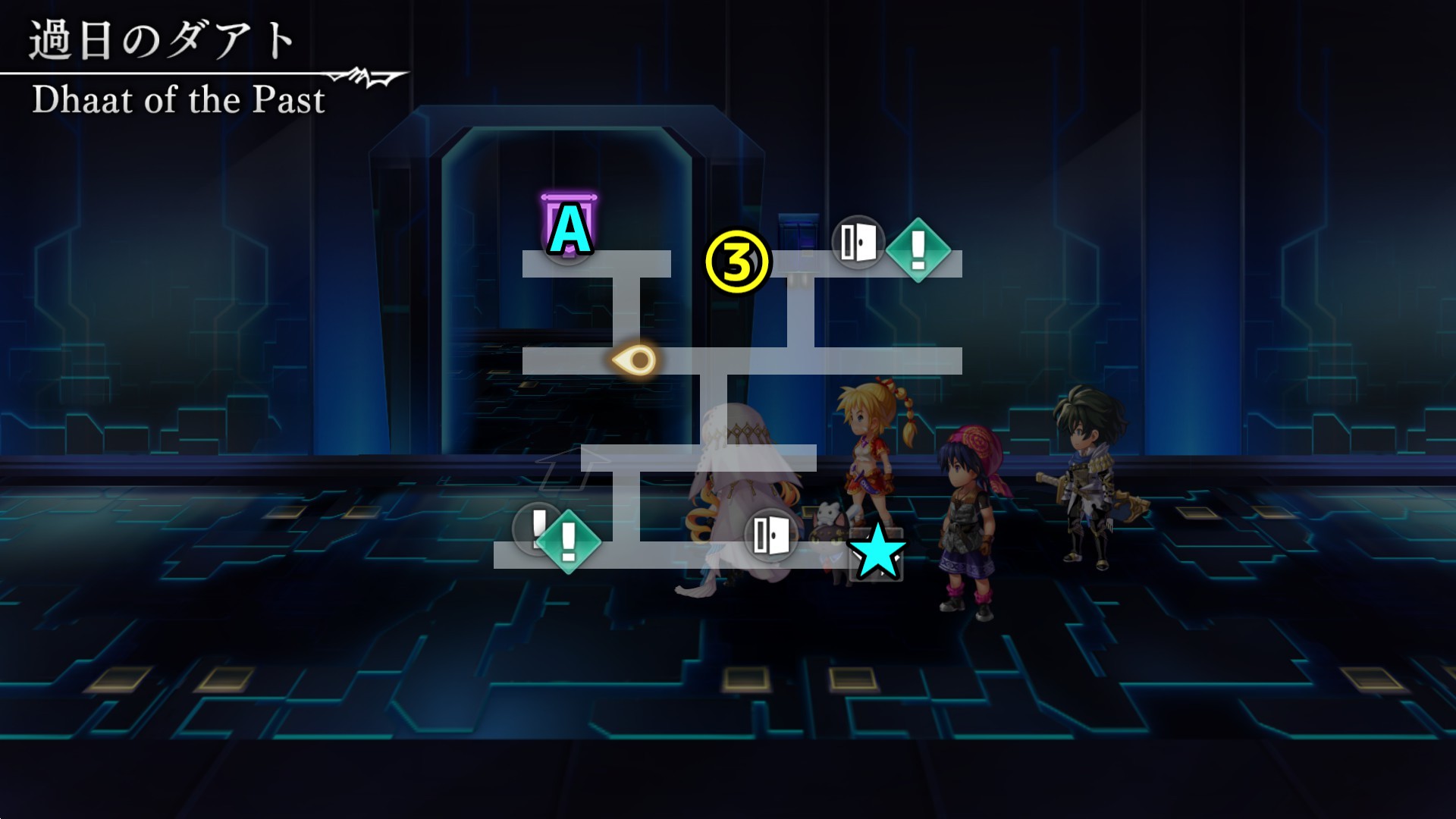Click the yellow circled number 3 marker
Viewport: 1456px width, 819px height.
click(x=737, y=262)
